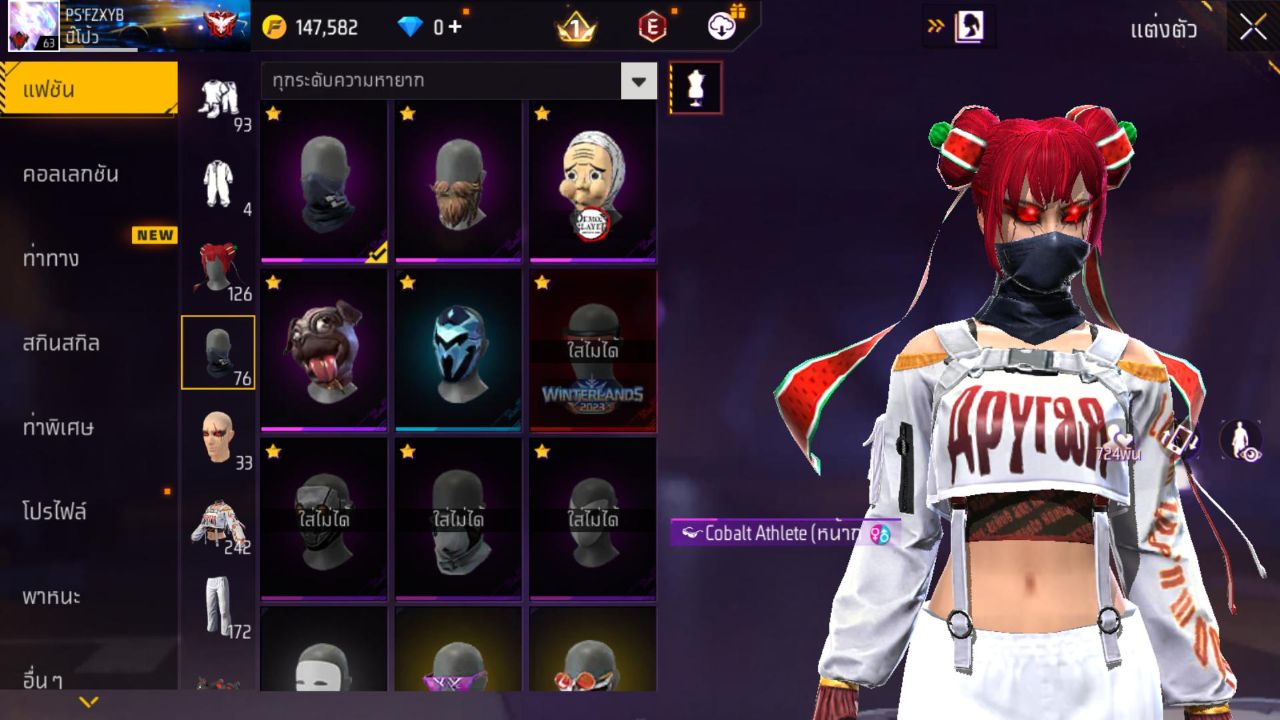Select the Demon Slayer old man mask
The image size is (1280, 720).
(x=592, y=180)
